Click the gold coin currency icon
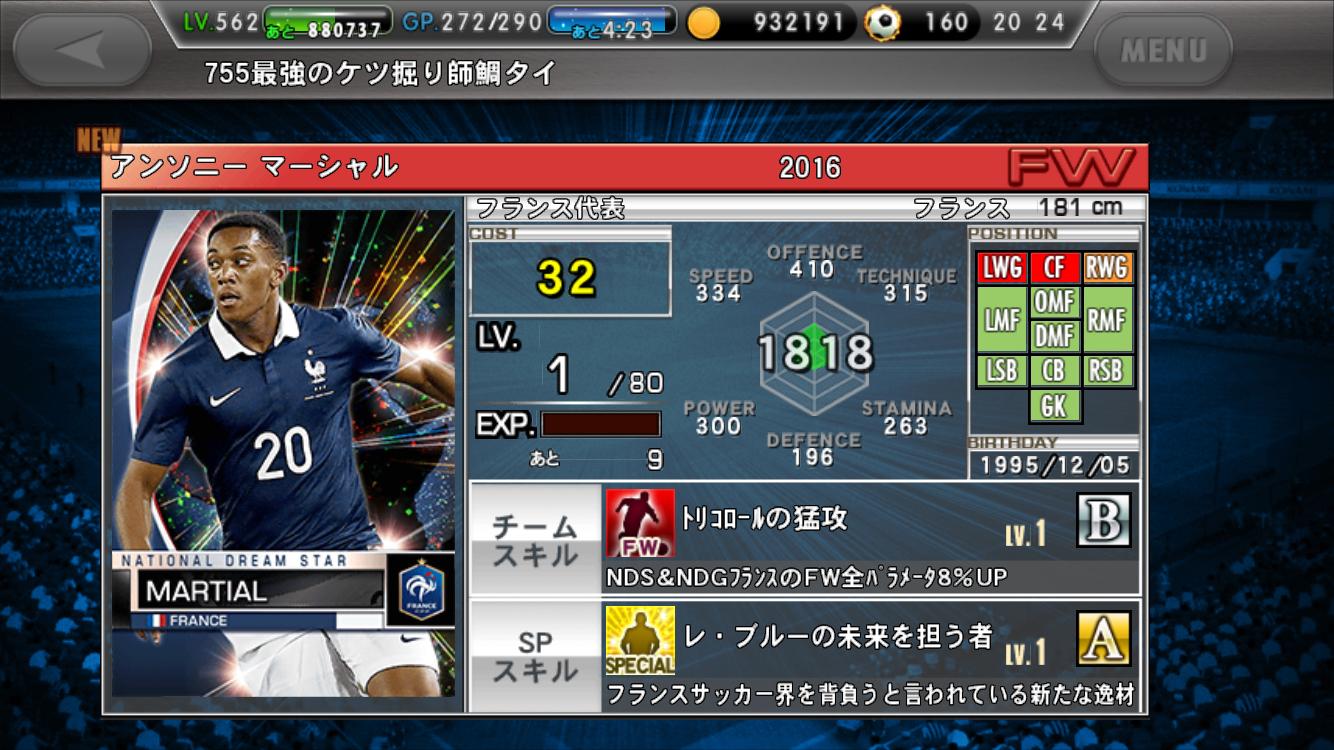 click(x=704, y=23)
